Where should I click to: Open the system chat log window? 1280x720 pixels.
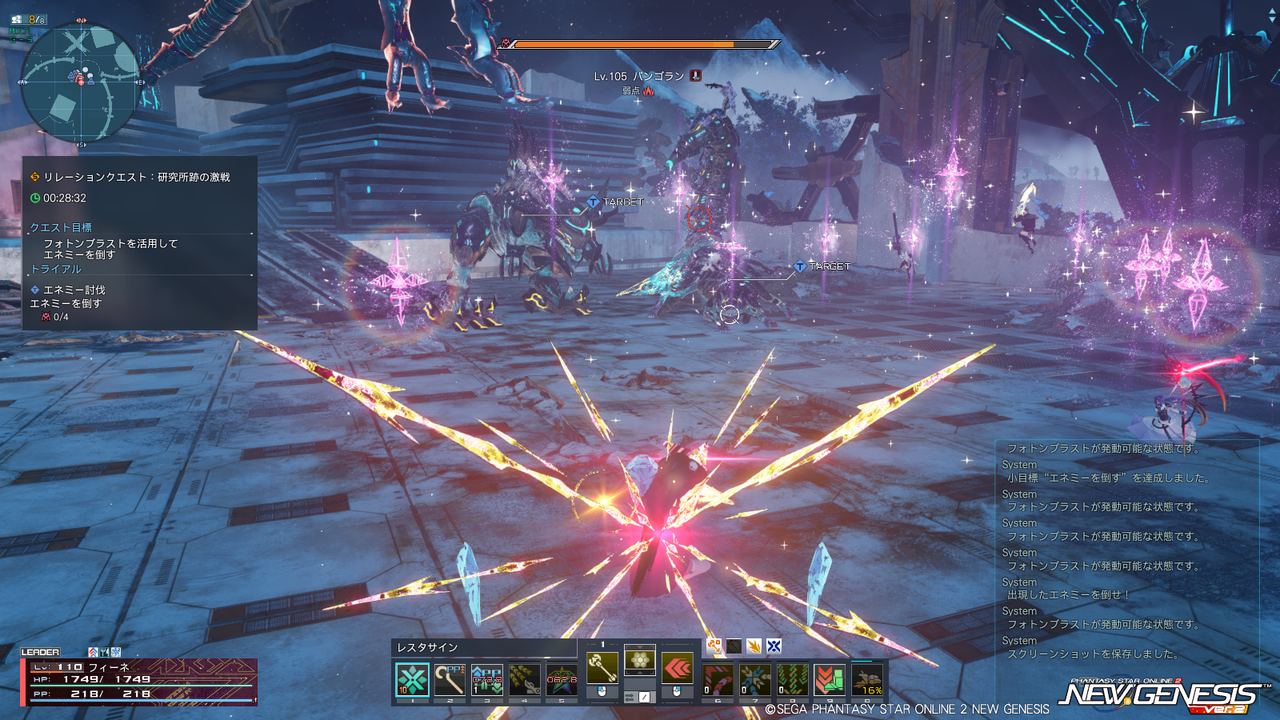pos(1126,552)
